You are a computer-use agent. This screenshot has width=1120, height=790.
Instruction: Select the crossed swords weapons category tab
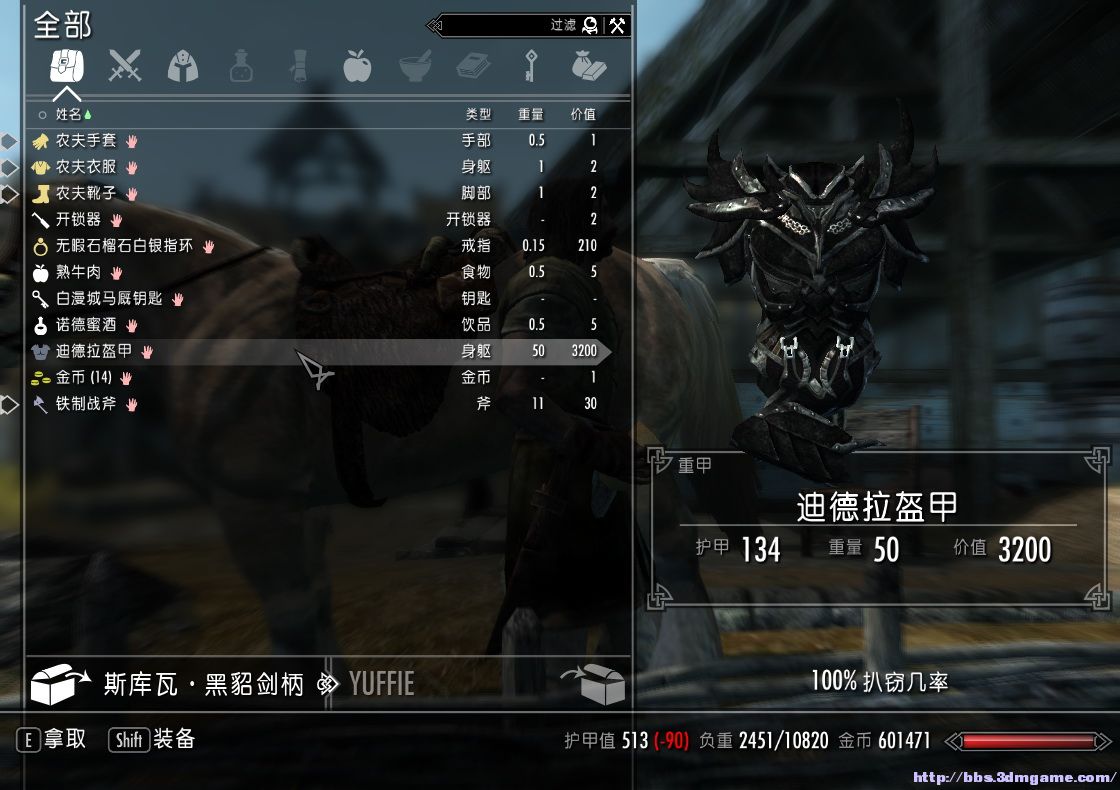[x=125, y=66]
